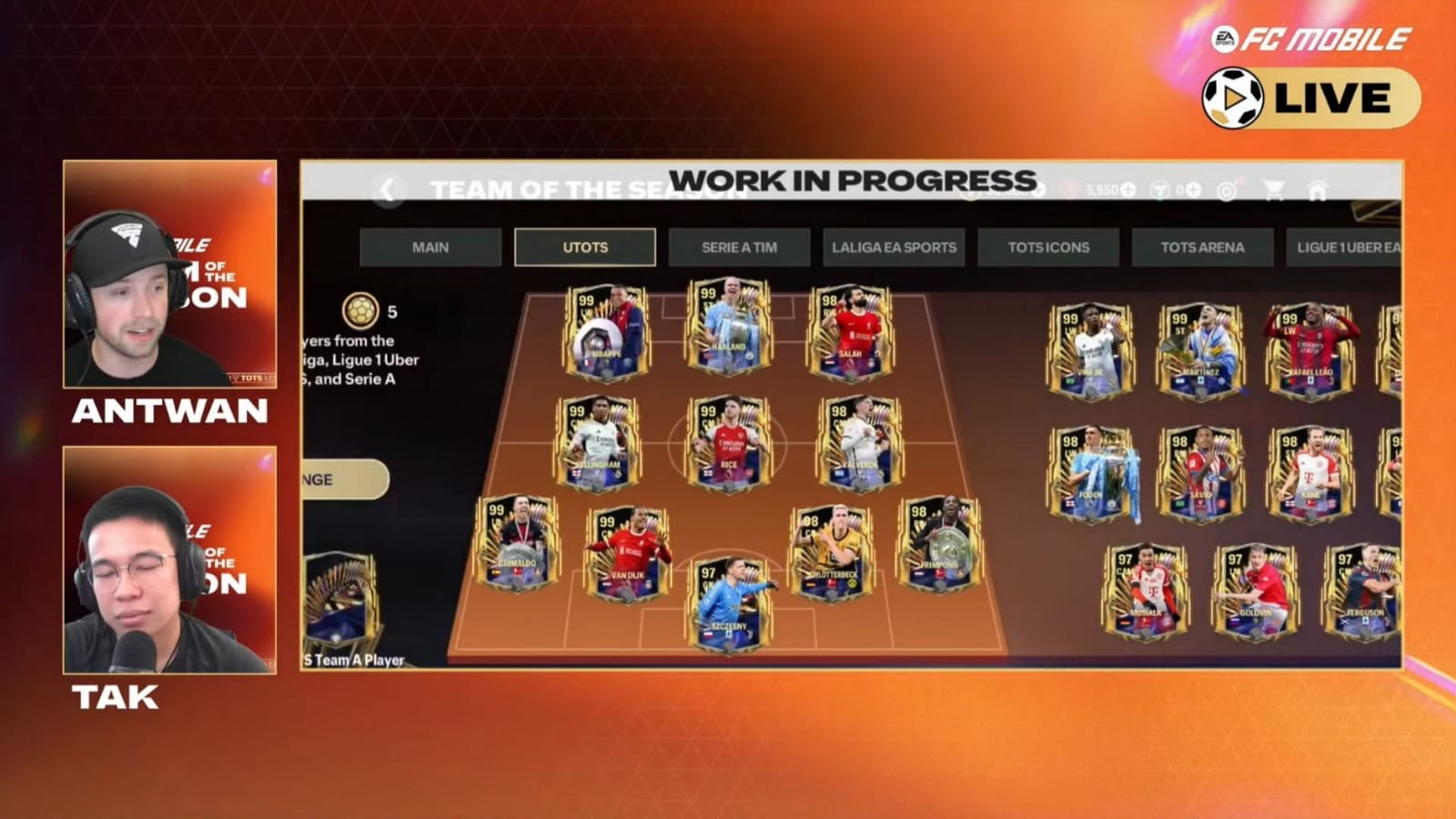Add gems using the first plus icon

1039,190
